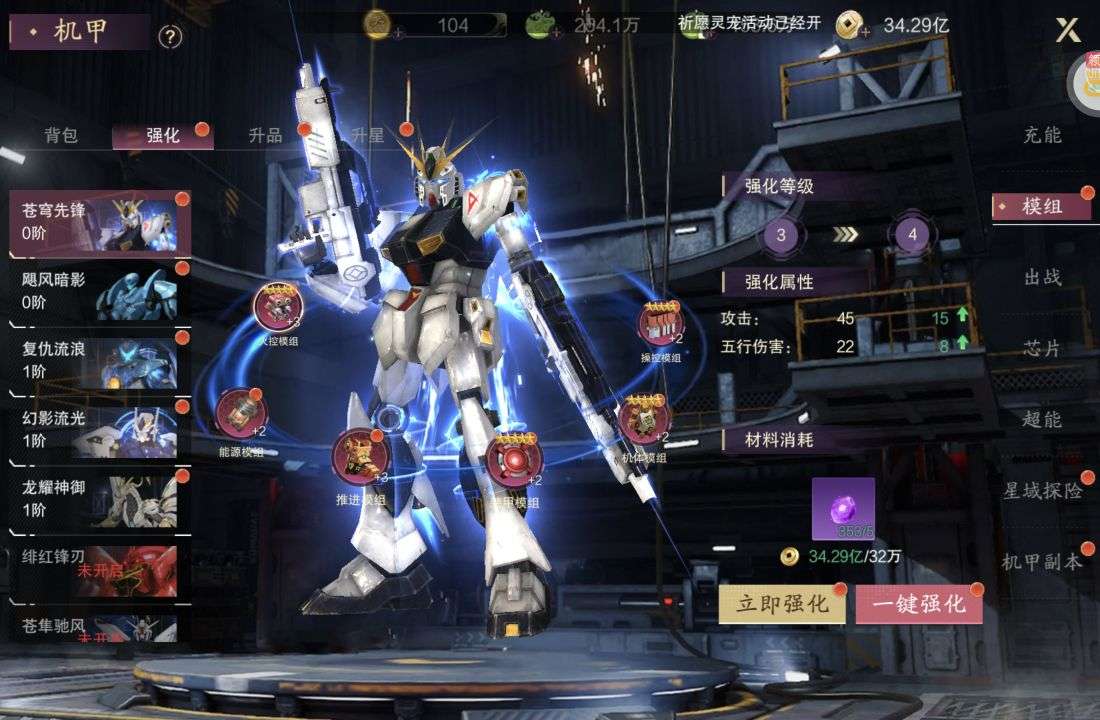Click the 立即强化 button
Image resolution: width=1100 pixels, height=720 pixels.
[x=781, y=604]
